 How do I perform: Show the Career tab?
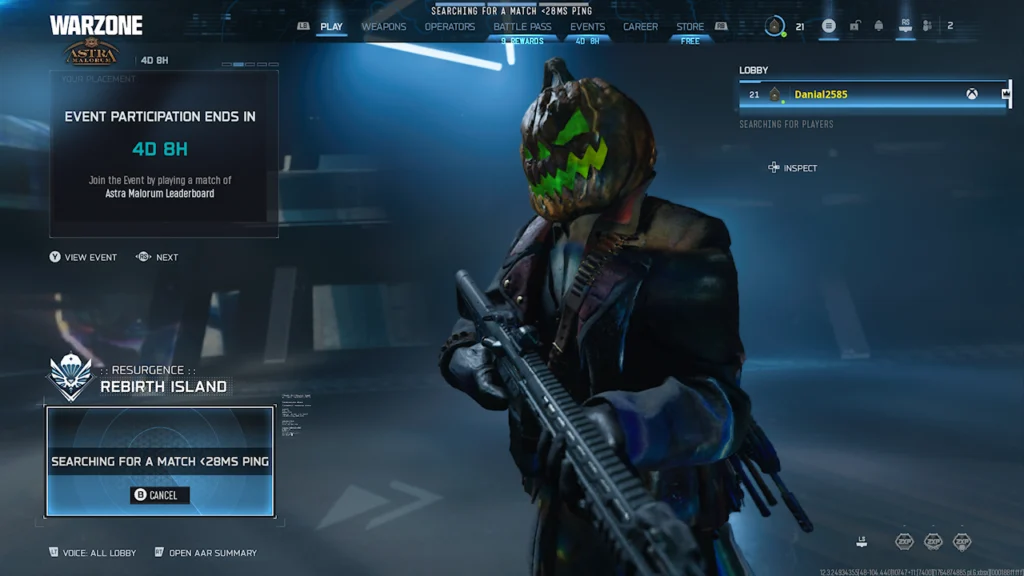click(x=640, y=27)
